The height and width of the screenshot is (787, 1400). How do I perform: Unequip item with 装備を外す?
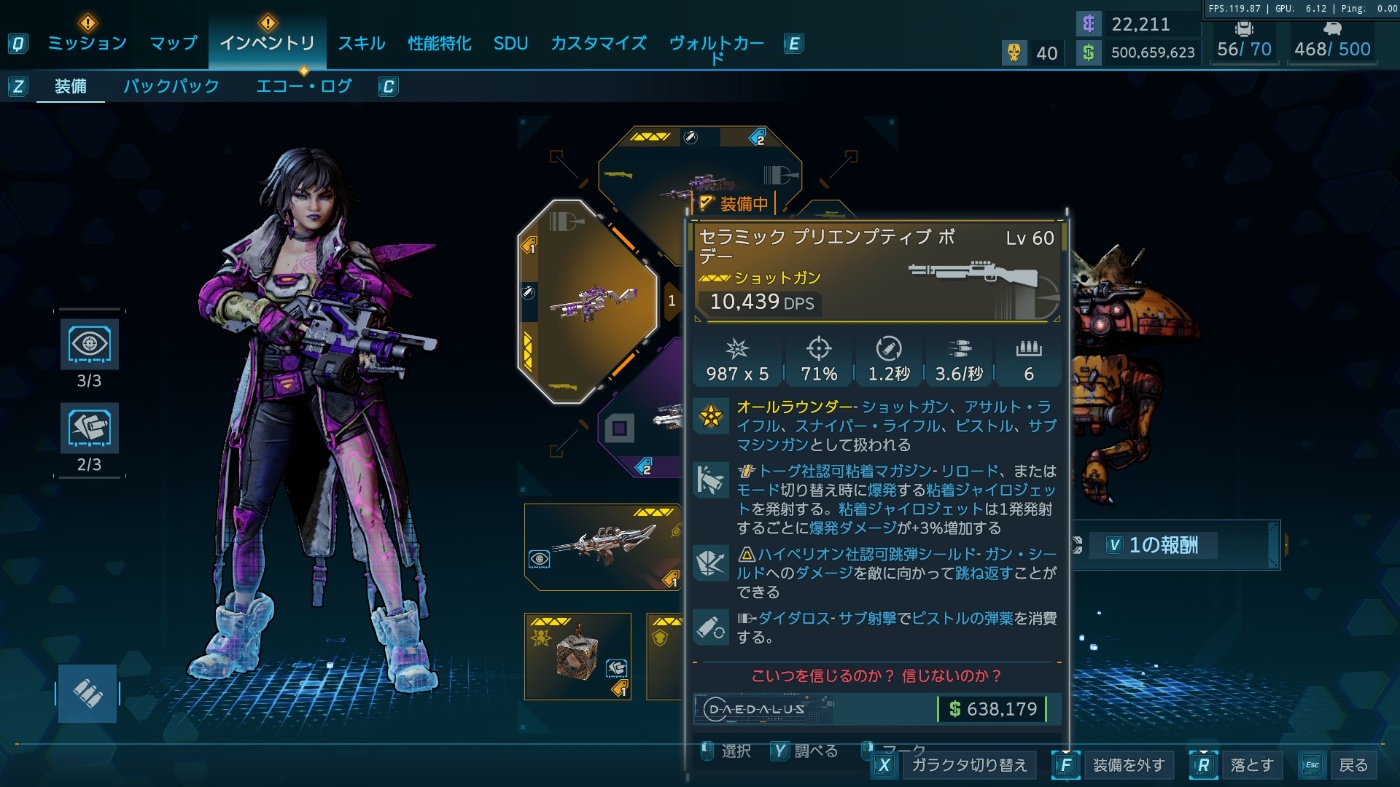click(1129, 765)
